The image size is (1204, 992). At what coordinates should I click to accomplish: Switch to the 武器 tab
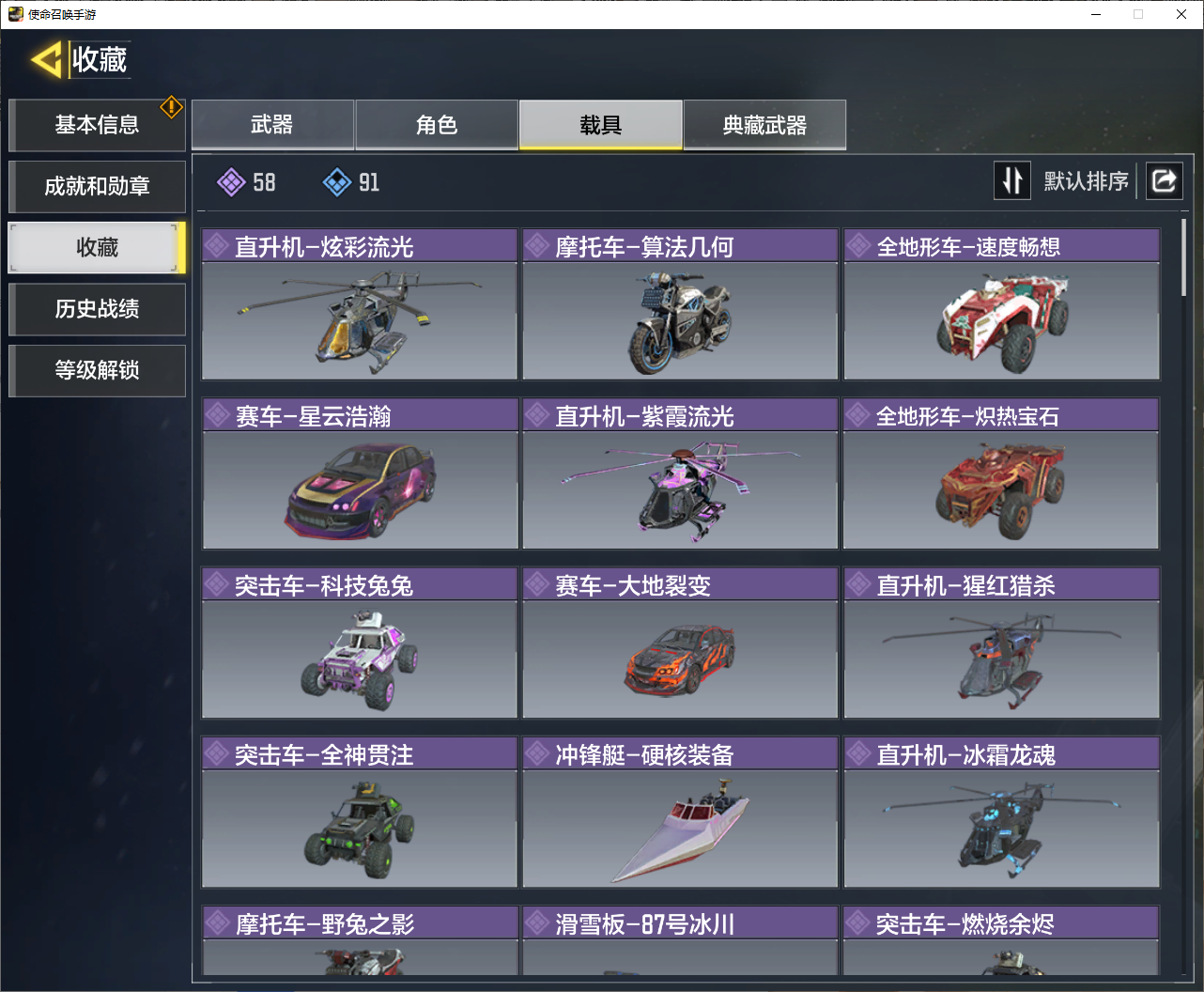(272, 125)
